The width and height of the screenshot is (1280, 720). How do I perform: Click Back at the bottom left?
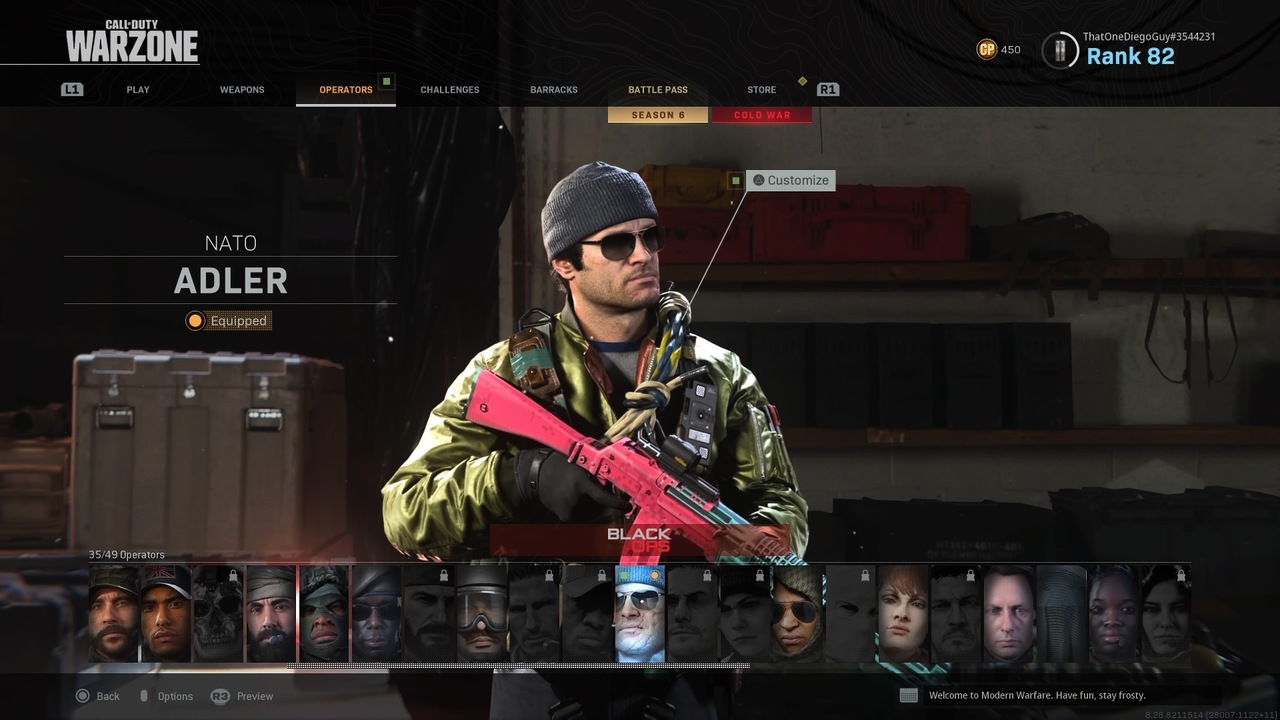pyautogui.click(x=98, y=695)
